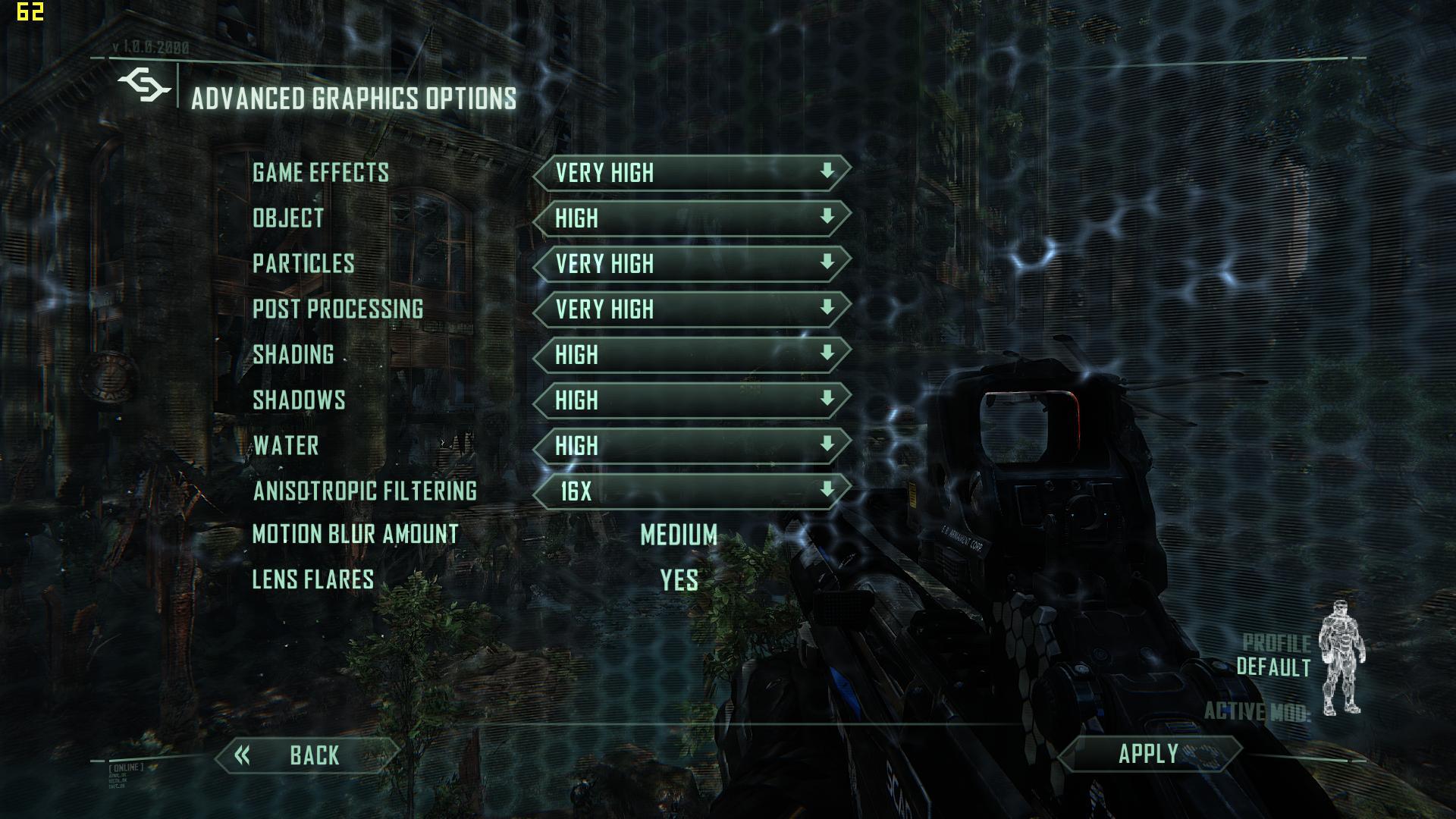Go back with the Back button
This screenshot has height=819, width=1456.
click(x=307, y=755)
